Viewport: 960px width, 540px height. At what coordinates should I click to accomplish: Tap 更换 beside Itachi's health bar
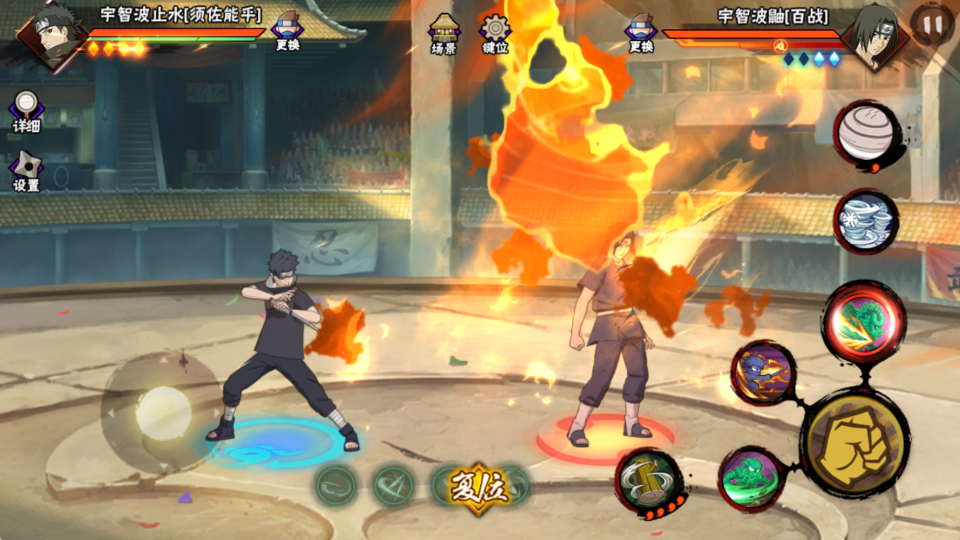[642, 31]
